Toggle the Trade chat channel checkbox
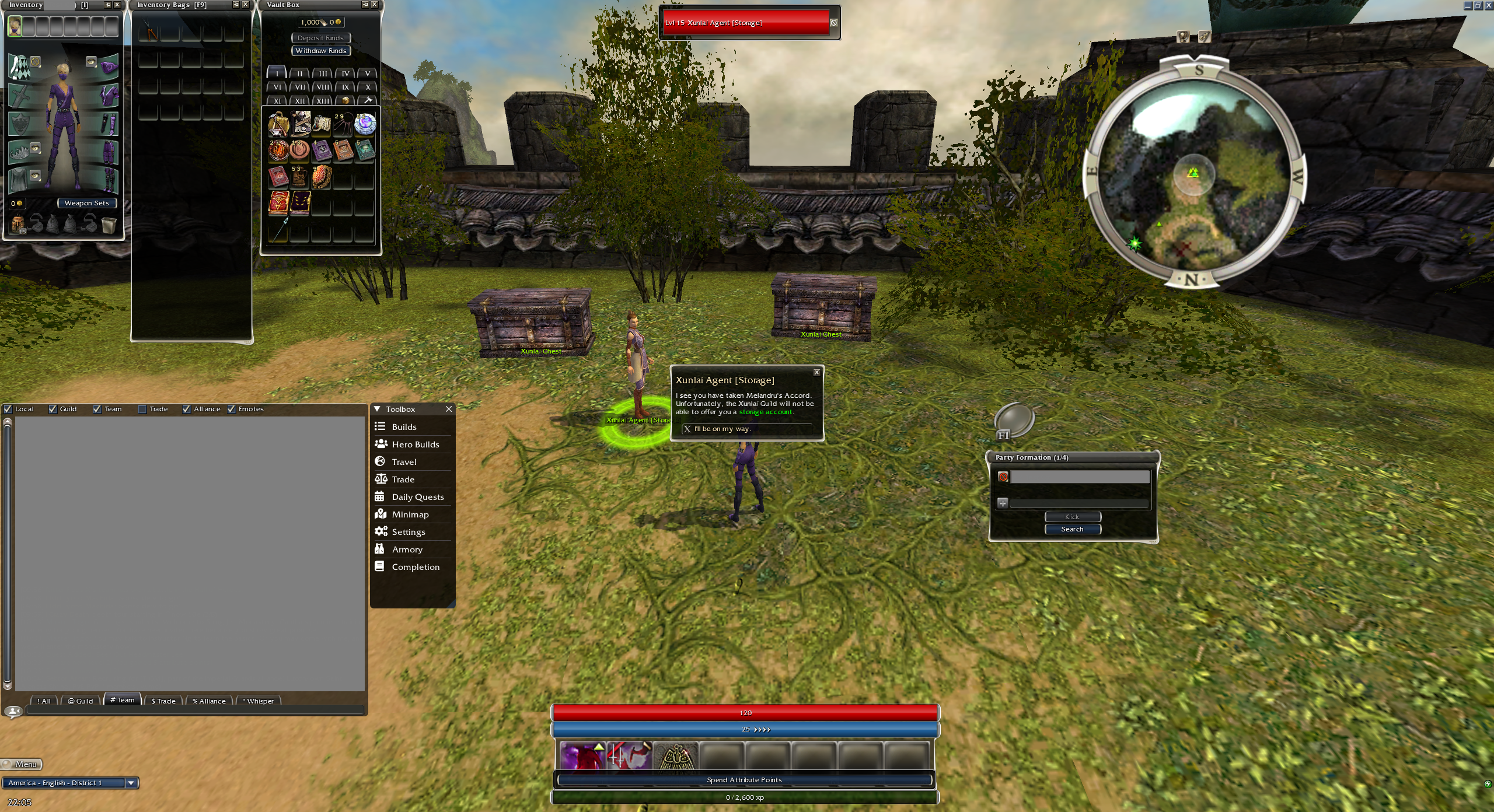Image resolution: width=1494 pixels, height=812 pixels. click(x=142, y=409)
